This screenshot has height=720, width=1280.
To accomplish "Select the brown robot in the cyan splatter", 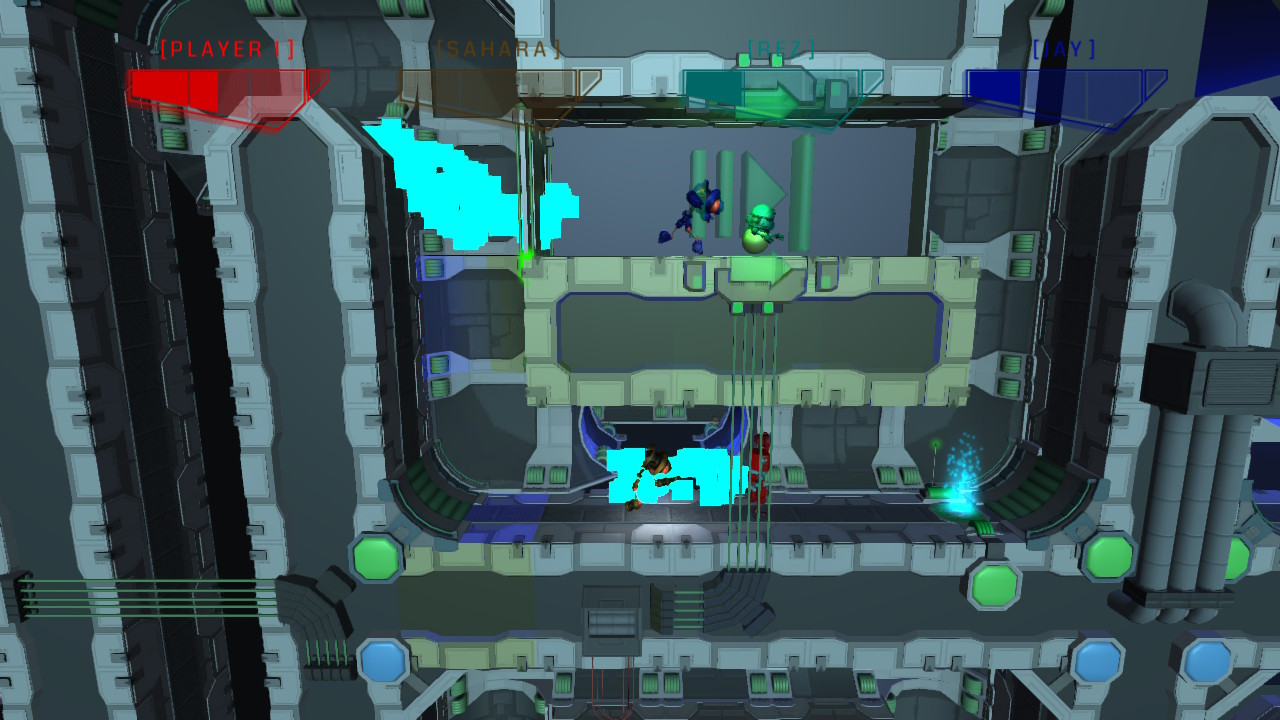I will pyautogui.click(x=655, y=470).
